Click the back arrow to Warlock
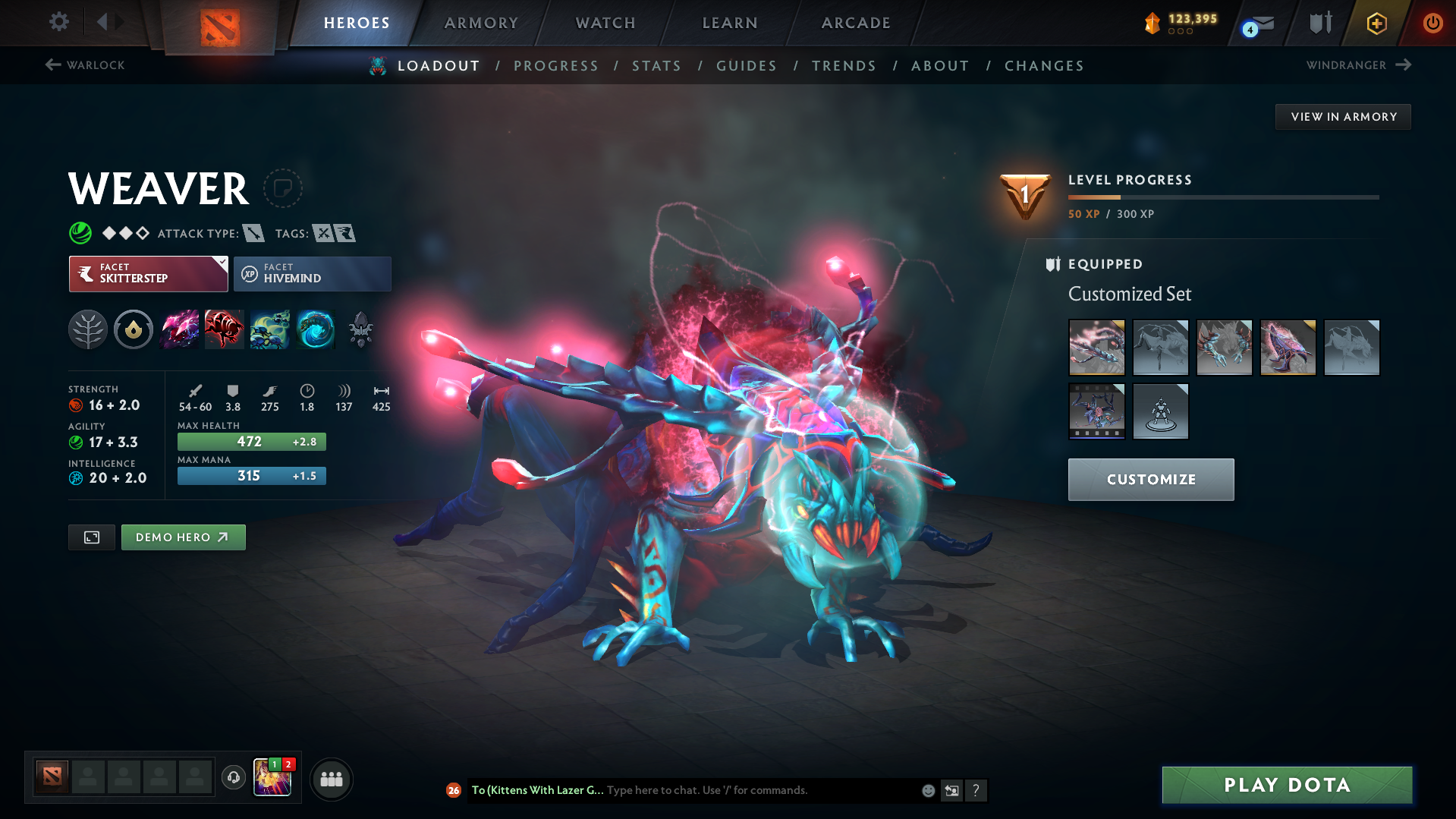The image size is (1456, 819). [52, 65]
